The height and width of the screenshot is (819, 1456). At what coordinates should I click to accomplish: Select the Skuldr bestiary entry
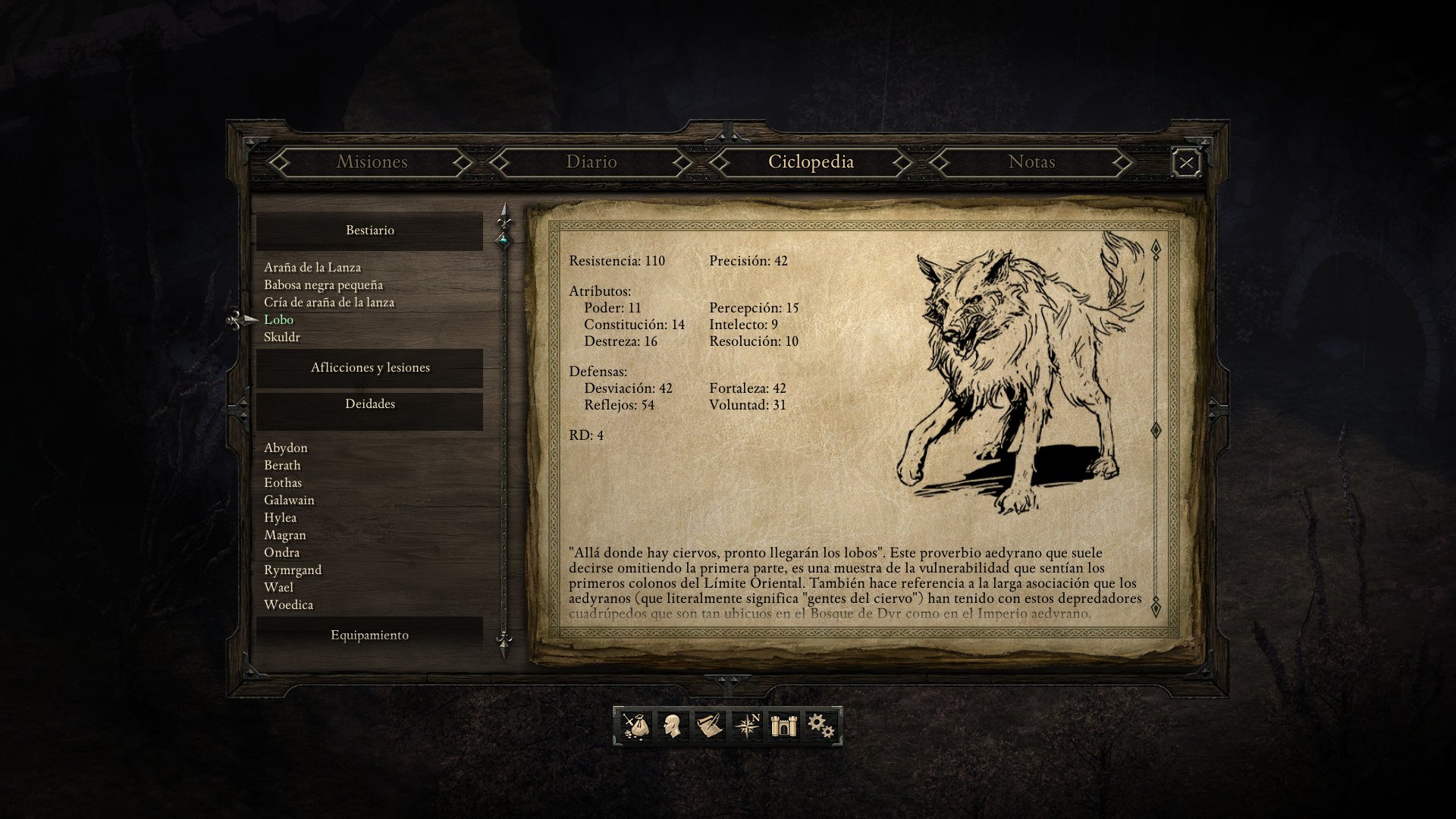click(x=284, y=337)
